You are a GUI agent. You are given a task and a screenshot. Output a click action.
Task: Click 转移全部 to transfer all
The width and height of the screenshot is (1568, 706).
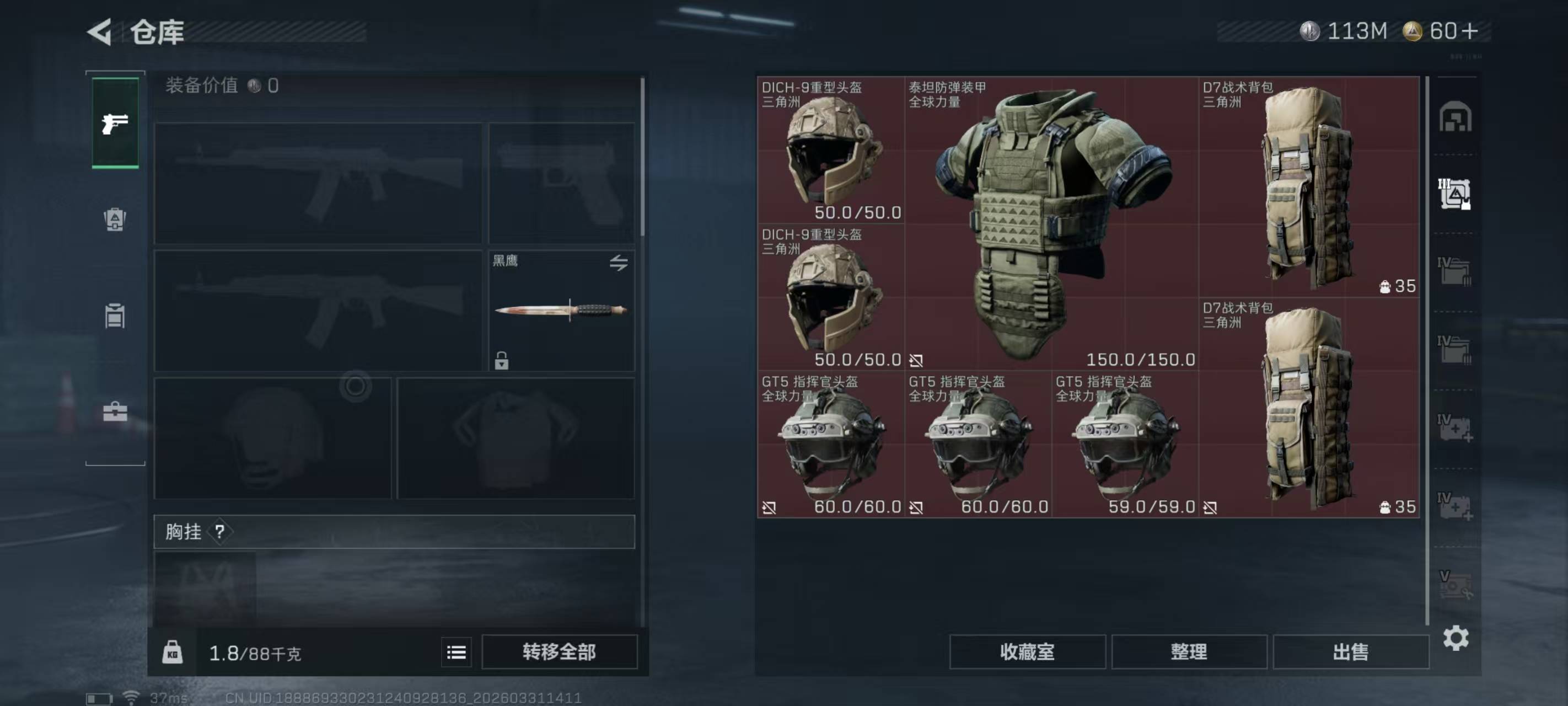[559, 652]
